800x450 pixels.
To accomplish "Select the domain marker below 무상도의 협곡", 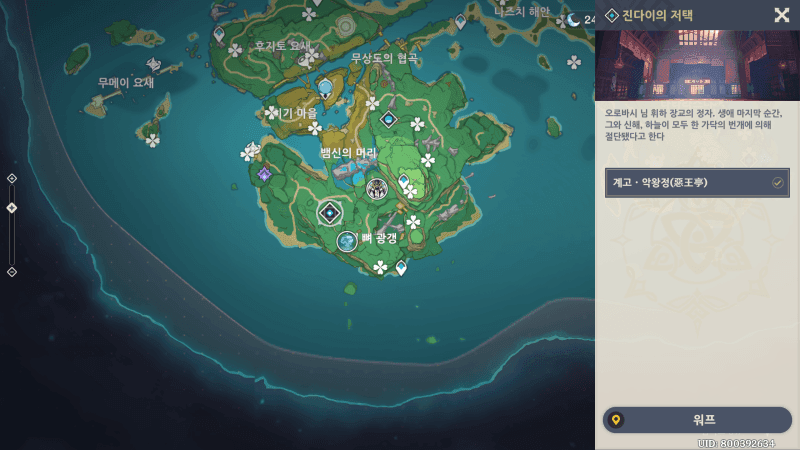I will point(389,119).
